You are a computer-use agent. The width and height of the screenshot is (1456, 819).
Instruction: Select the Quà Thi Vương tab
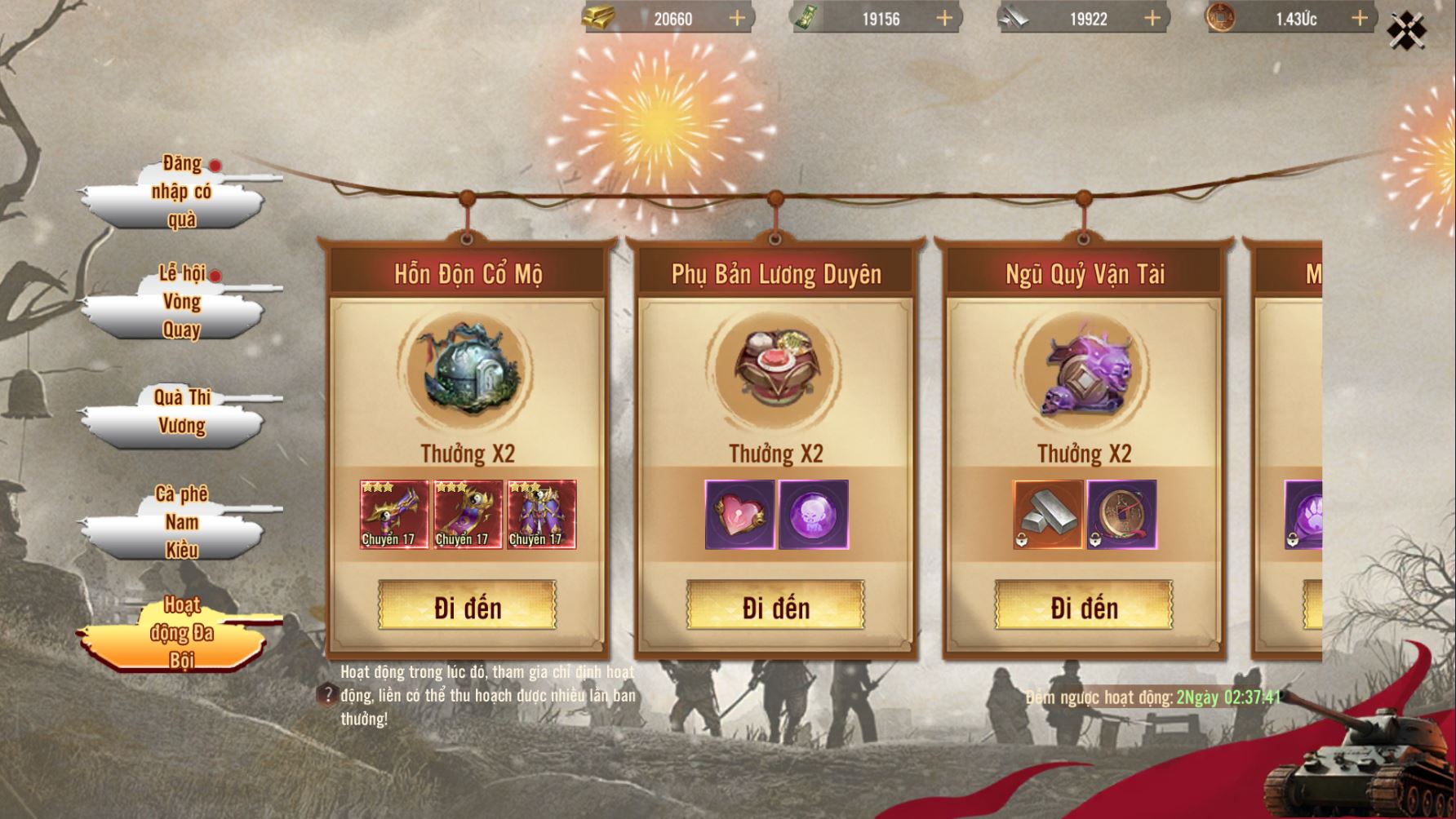tap(181, 412)
